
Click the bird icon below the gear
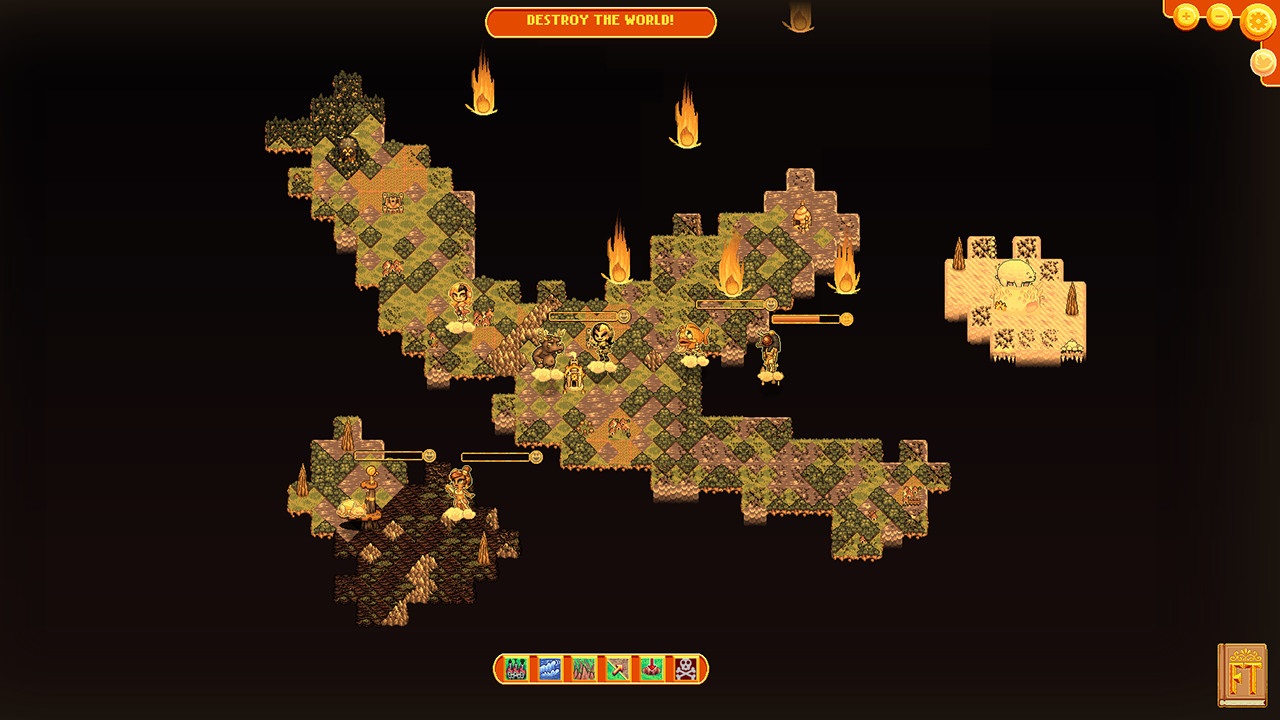[1263, 61]
